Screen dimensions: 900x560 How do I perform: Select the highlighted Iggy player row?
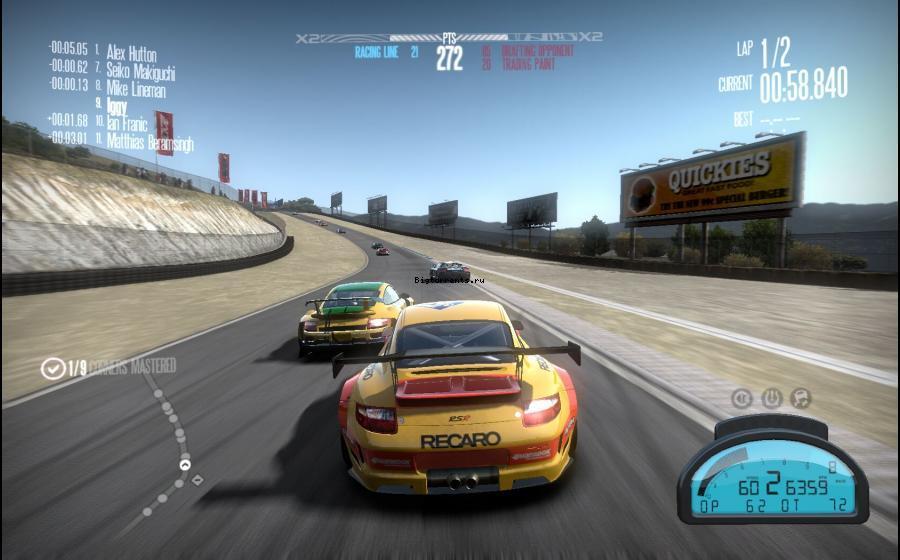click(117, 105)
